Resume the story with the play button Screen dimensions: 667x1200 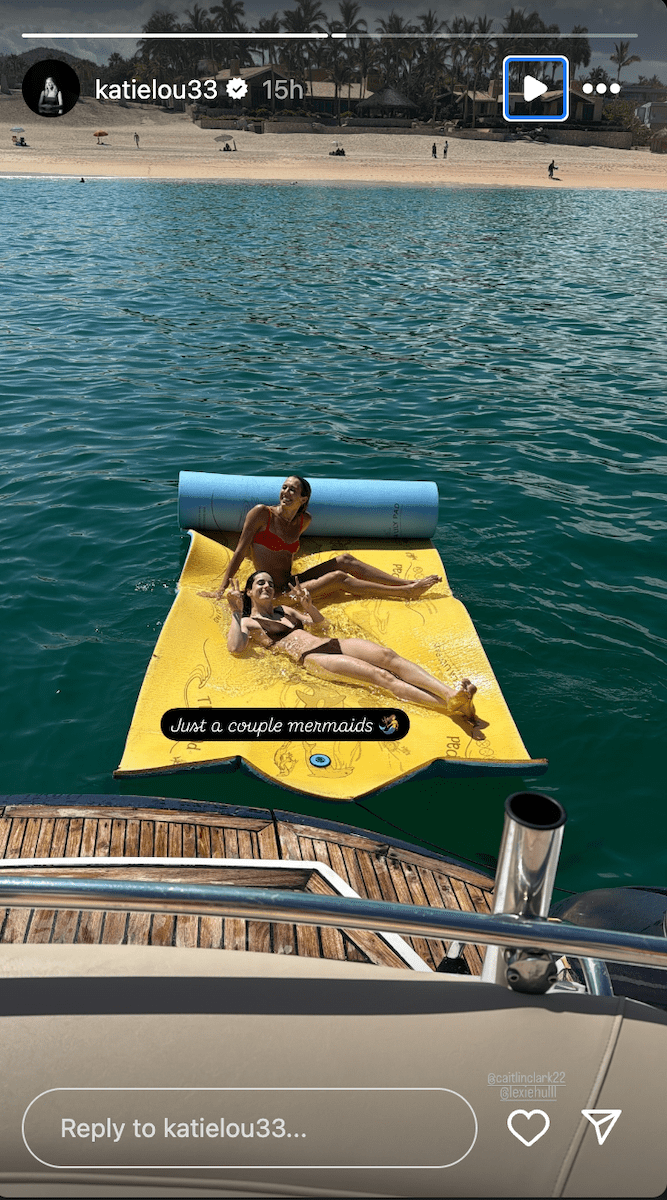pyautogui.click(x=535, y=89)
